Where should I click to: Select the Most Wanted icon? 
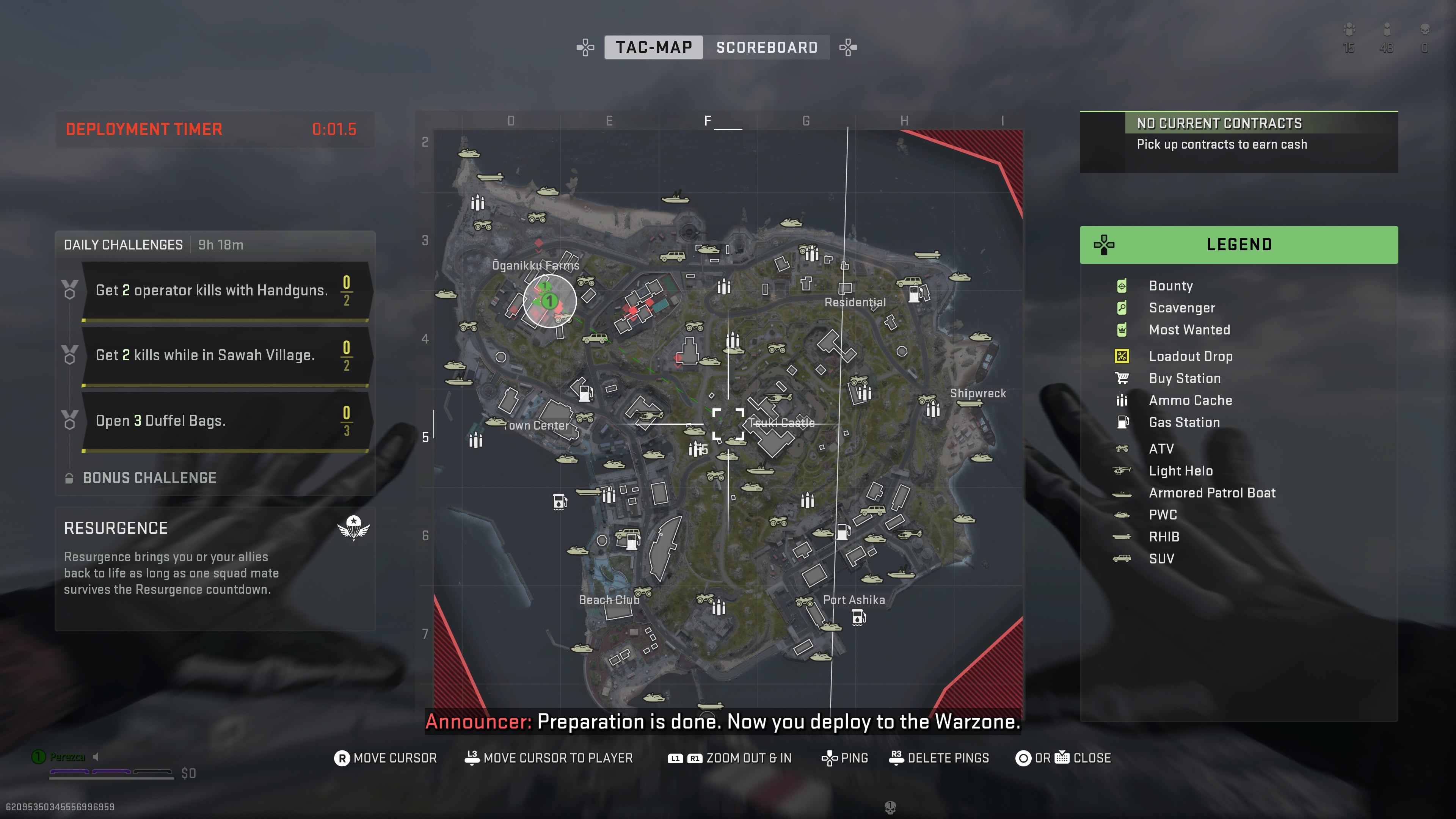1122,330
